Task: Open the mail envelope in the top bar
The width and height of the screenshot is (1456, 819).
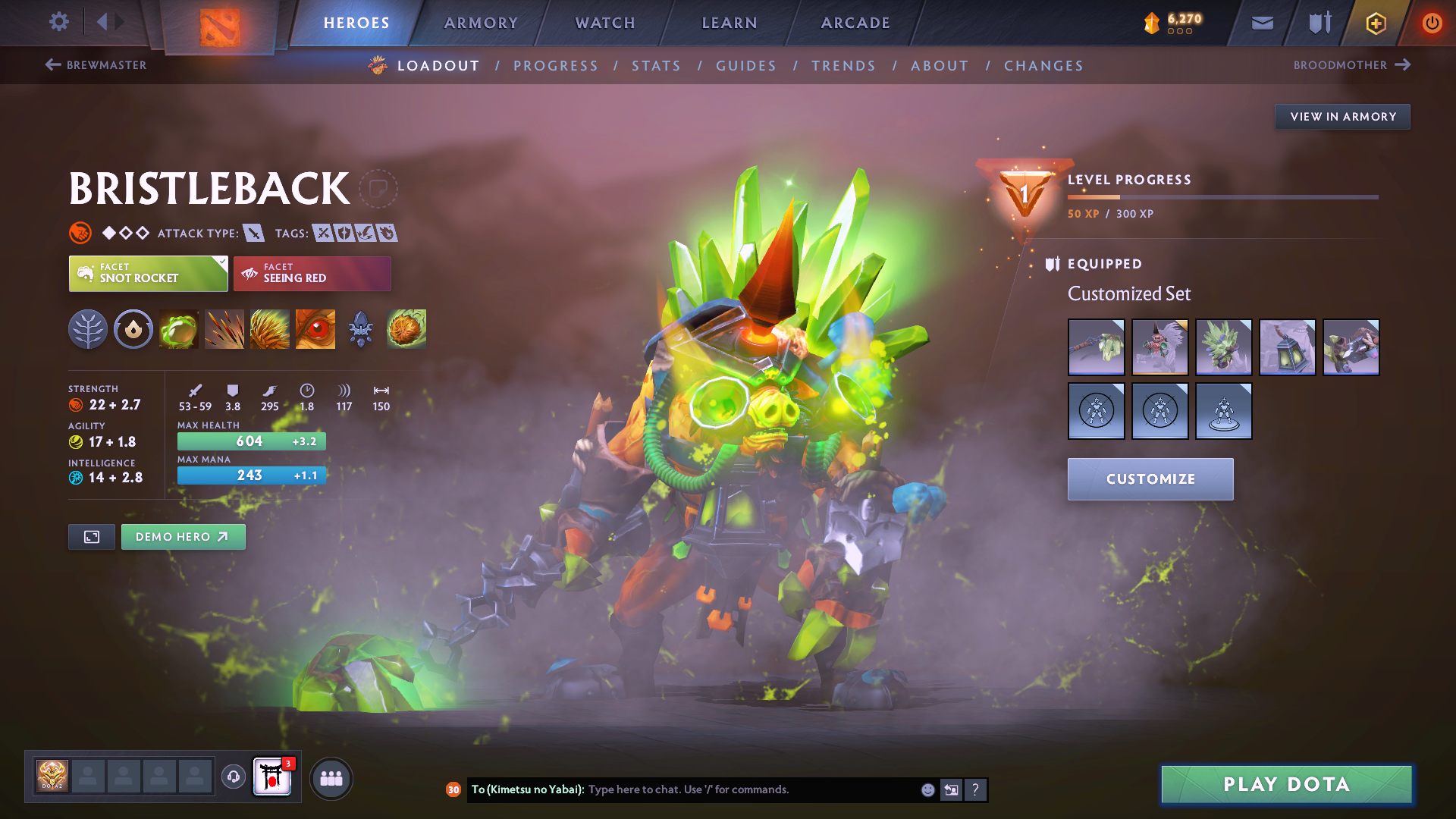Action: tap(1262, 23)
